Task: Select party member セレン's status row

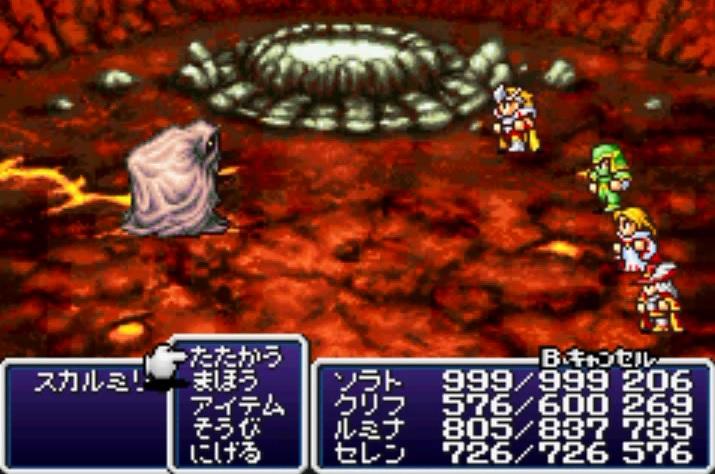Action: click(x=366, y=454)
